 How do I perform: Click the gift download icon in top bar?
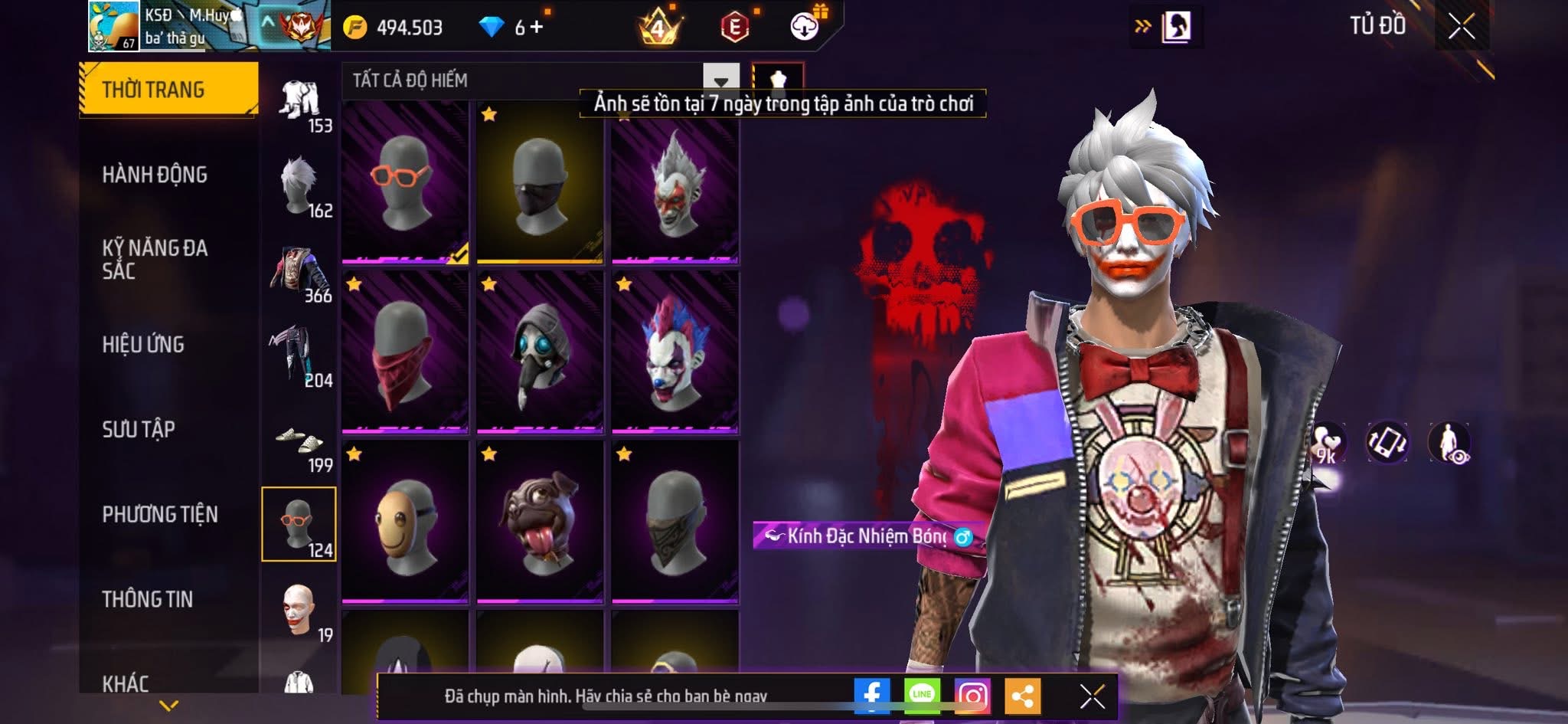coord(801,25)
